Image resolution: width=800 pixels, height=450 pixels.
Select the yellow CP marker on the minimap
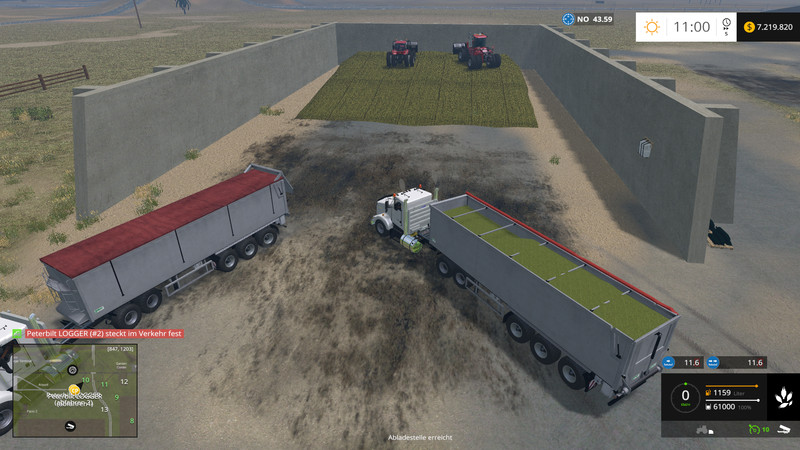point(73,389)
